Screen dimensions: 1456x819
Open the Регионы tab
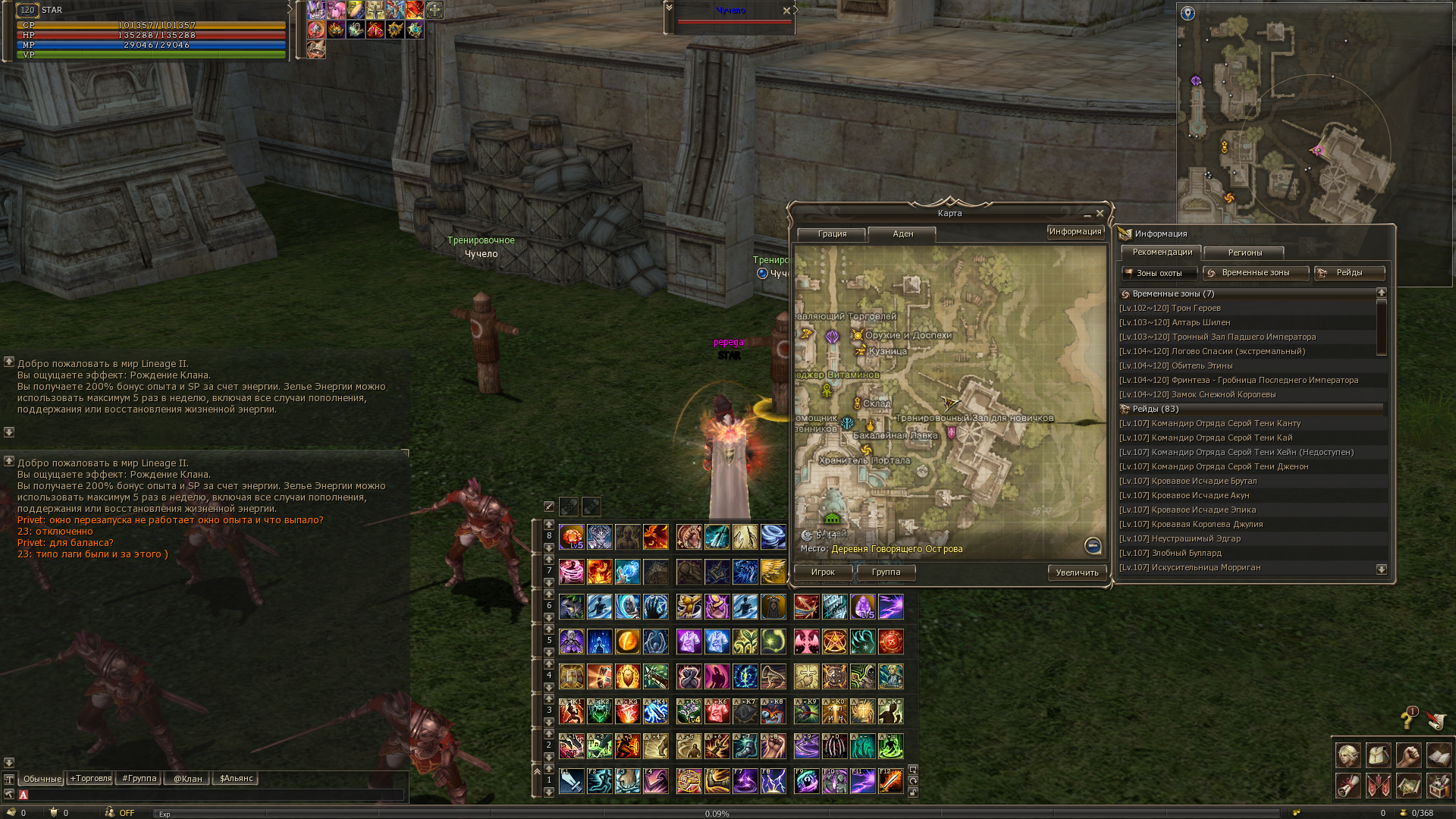coord(1244,253)
